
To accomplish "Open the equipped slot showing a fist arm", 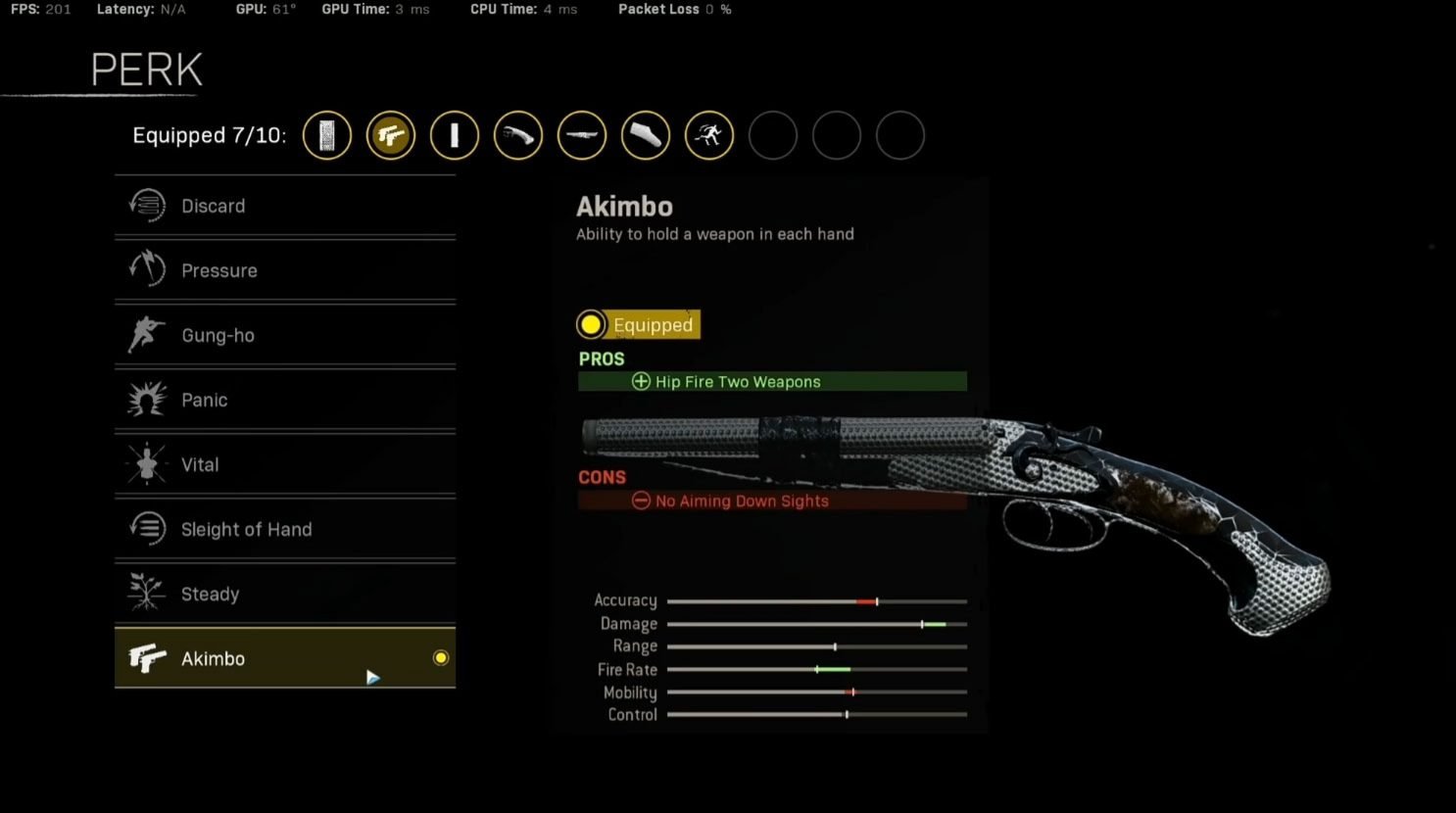I will point(518,135).
